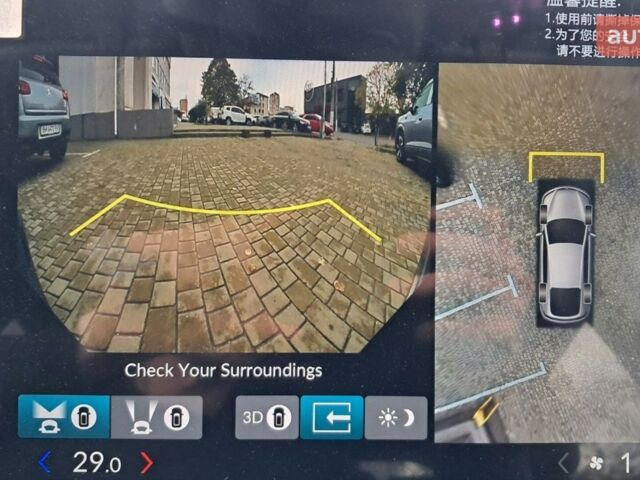The height and width of the screenshot is (480, 640).
Task: Switch to the narrow rear camera view
Action: (x=156, y=417)
